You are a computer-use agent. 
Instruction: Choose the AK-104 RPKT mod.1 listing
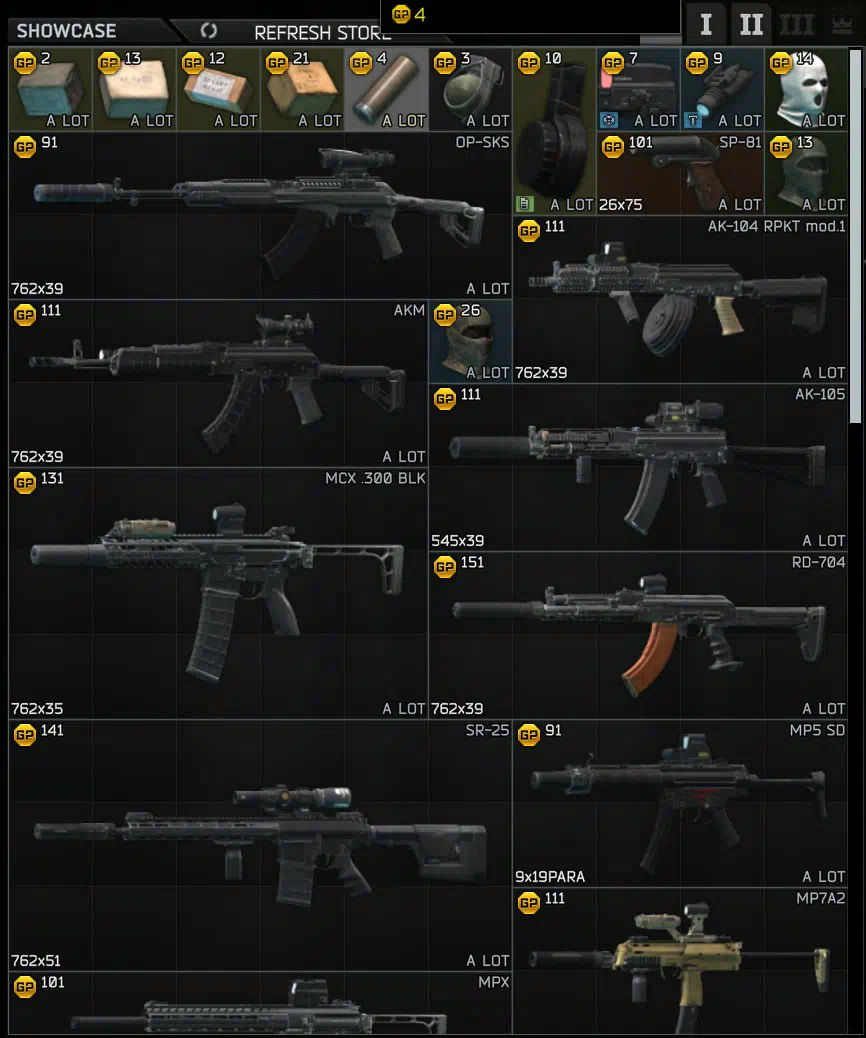pyautogui.click(x=680, y=299)
